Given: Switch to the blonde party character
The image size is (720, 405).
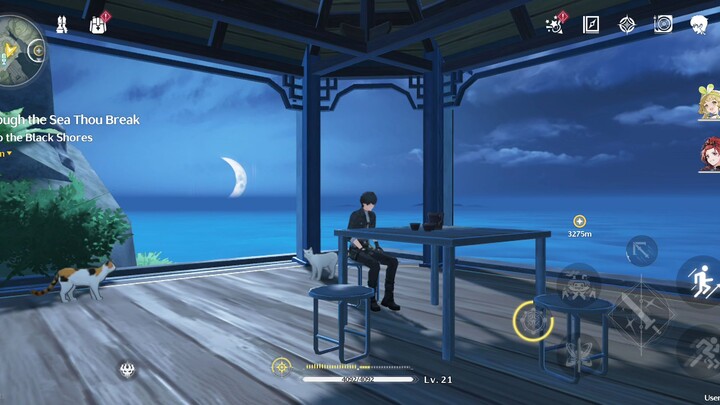Looking at the screenshot, I should (708, 103).
